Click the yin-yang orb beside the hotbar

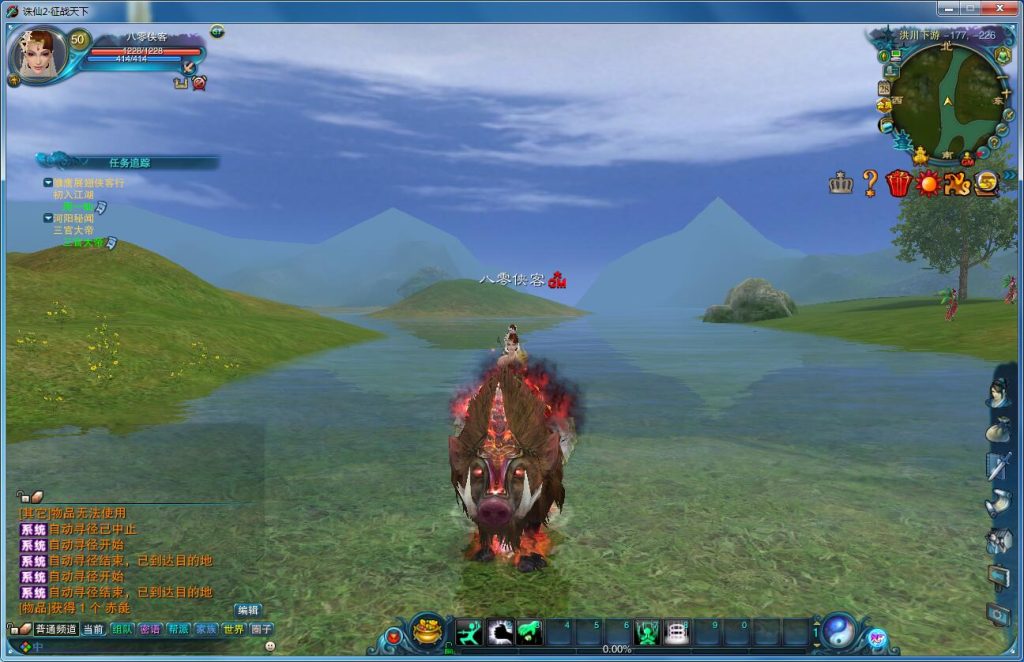[x=839, y=631]
